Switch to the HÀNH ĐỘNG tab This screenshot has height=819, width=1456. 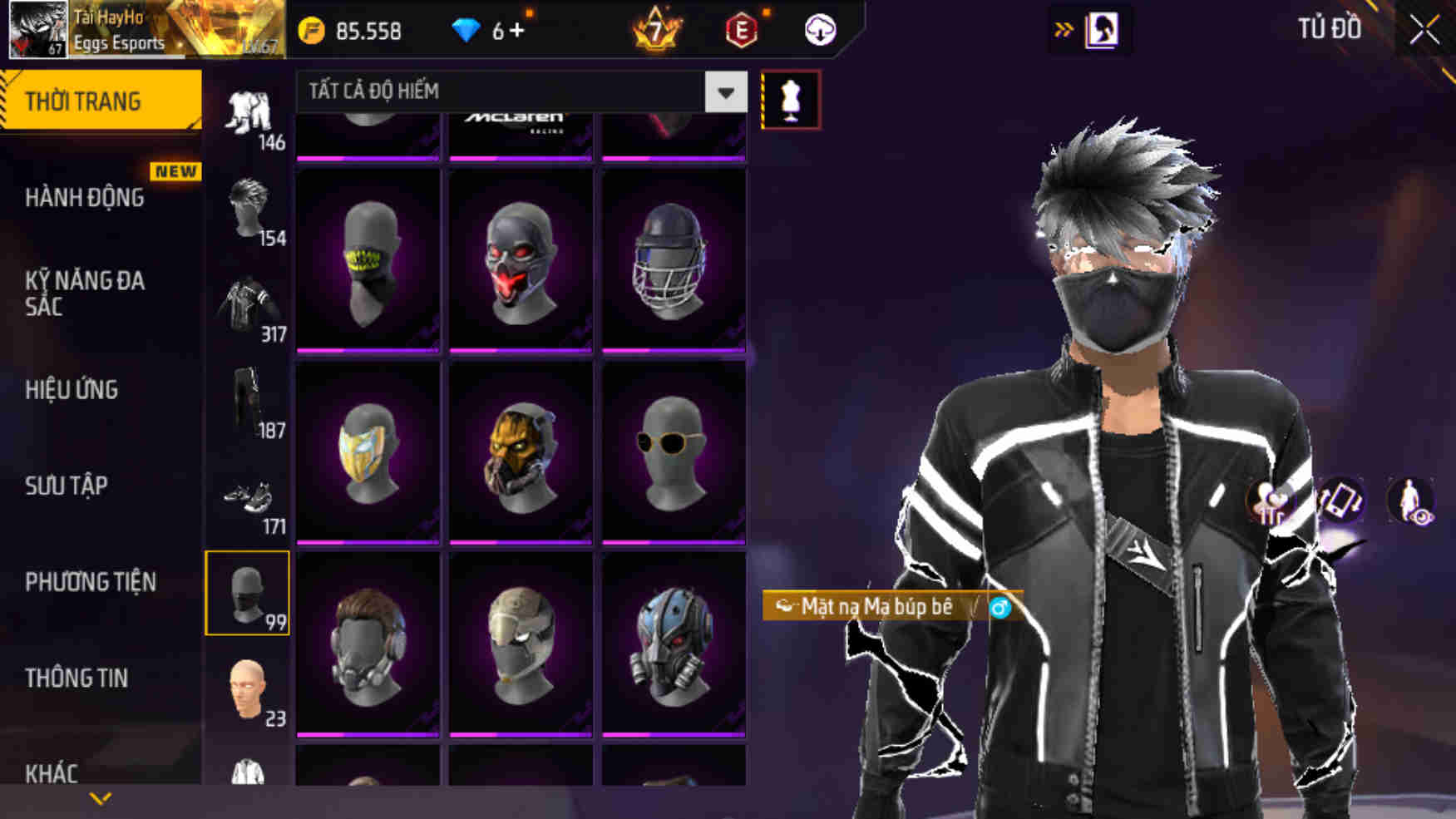click(x=83, y=198)
